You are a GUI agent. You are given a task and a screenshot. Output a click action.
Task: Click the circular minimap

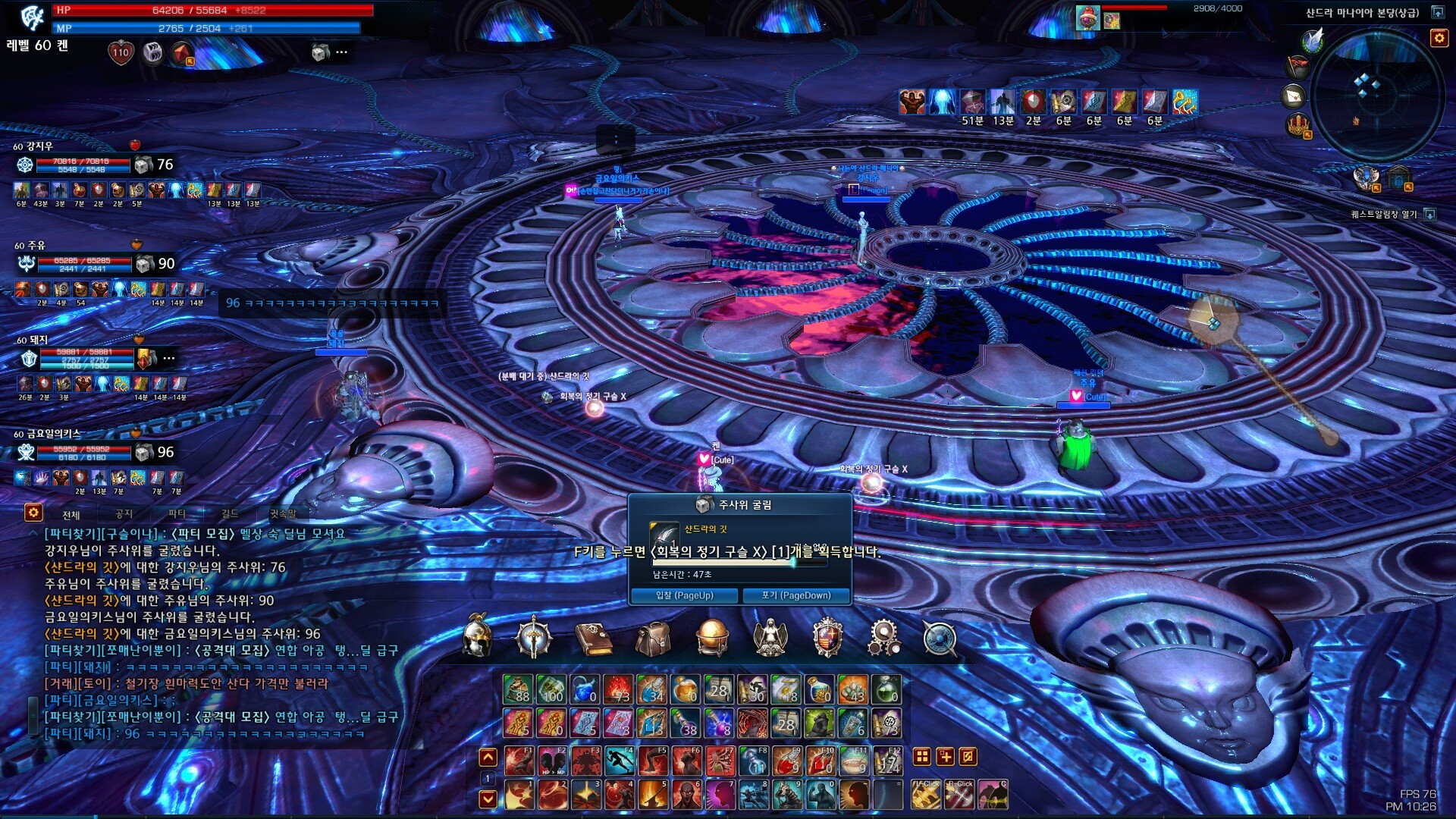[1376, 95]
